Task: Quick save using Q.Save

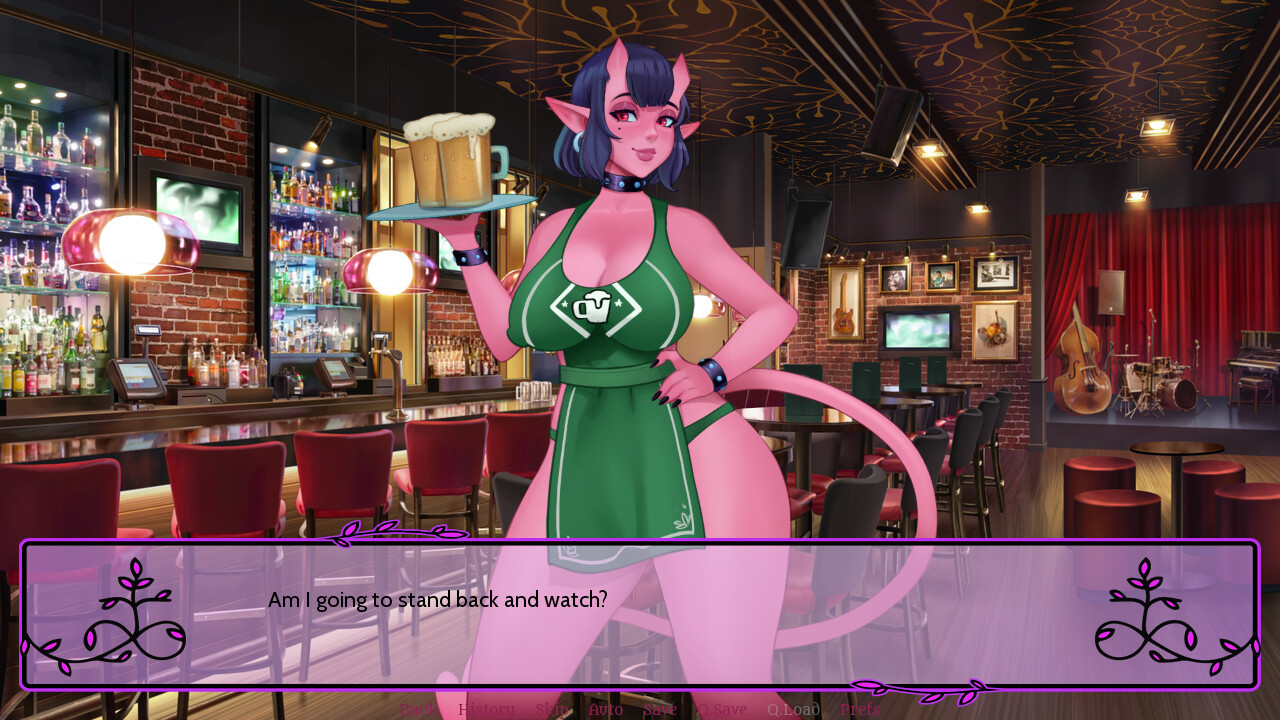Action: click(720, 709)
